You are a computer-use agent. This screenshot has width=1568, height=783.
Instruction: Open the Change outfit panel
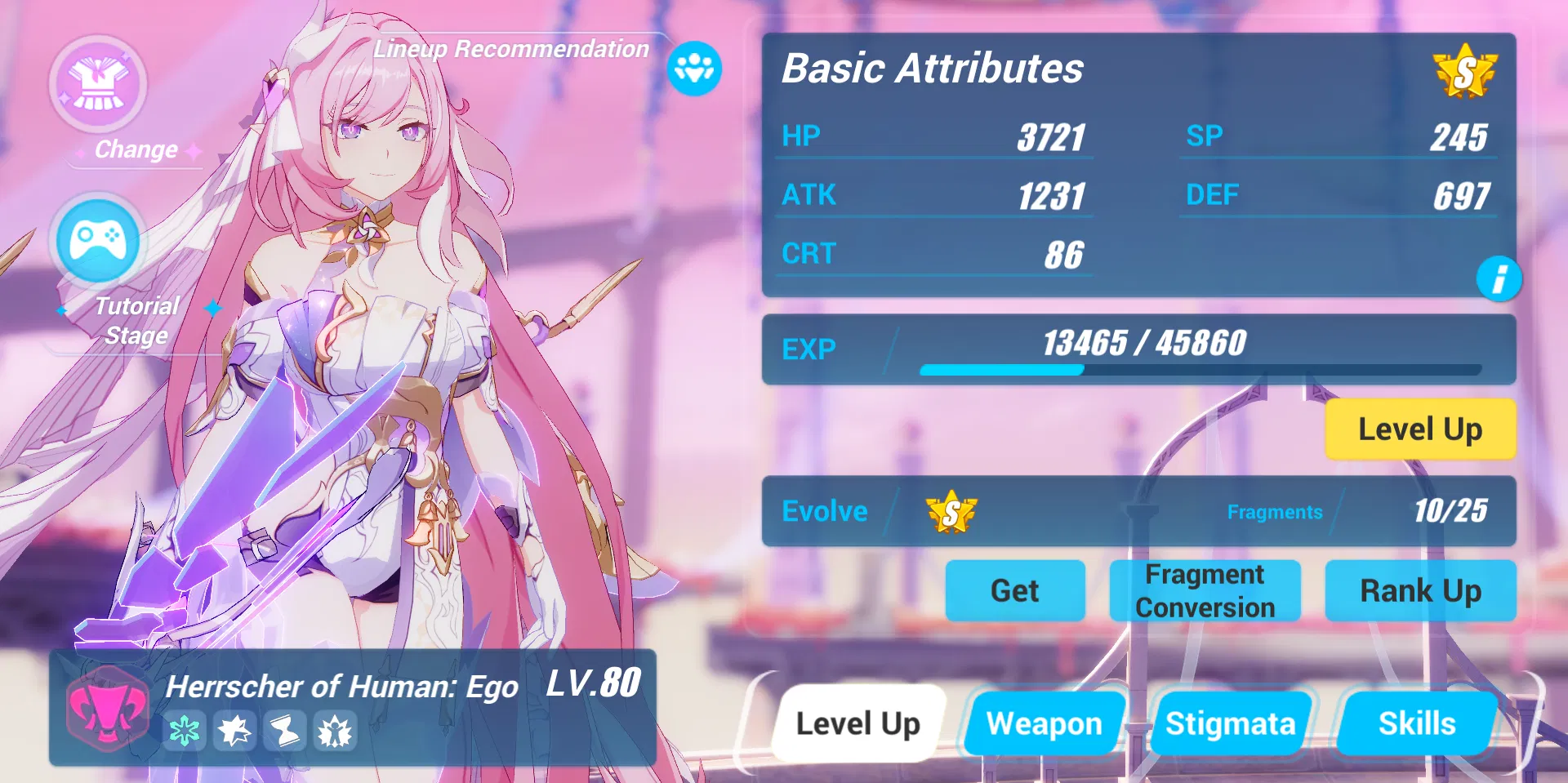[98, 86]
